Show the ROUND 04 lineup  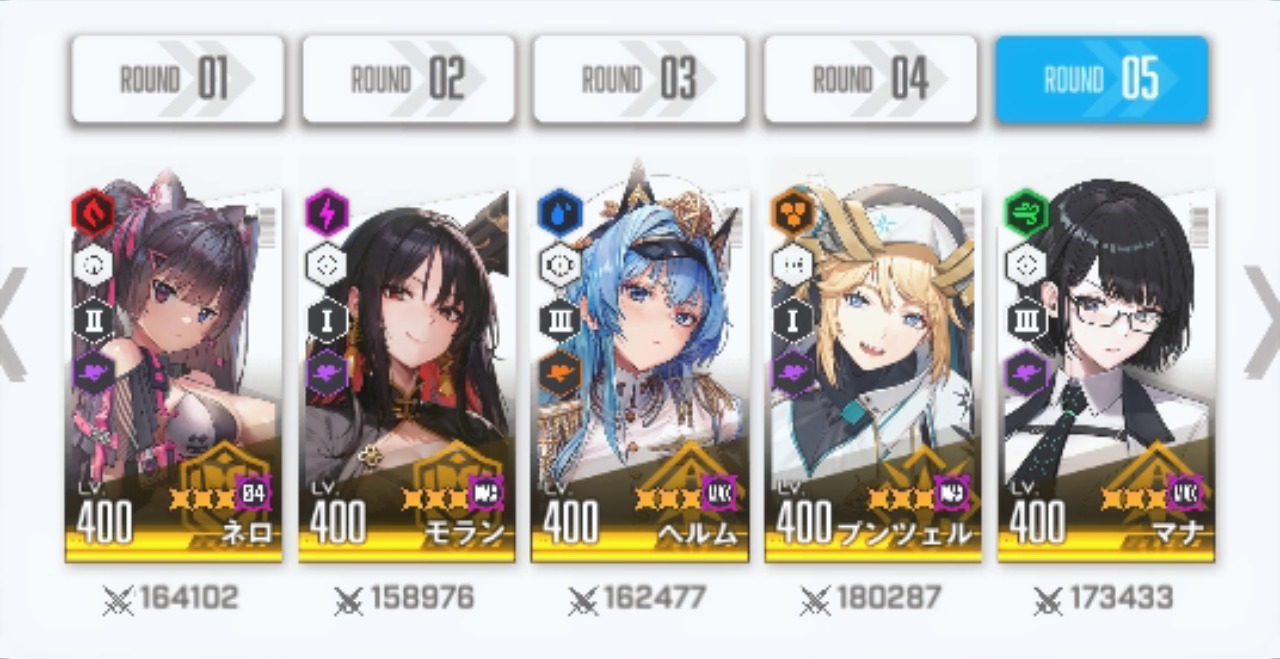870,79
